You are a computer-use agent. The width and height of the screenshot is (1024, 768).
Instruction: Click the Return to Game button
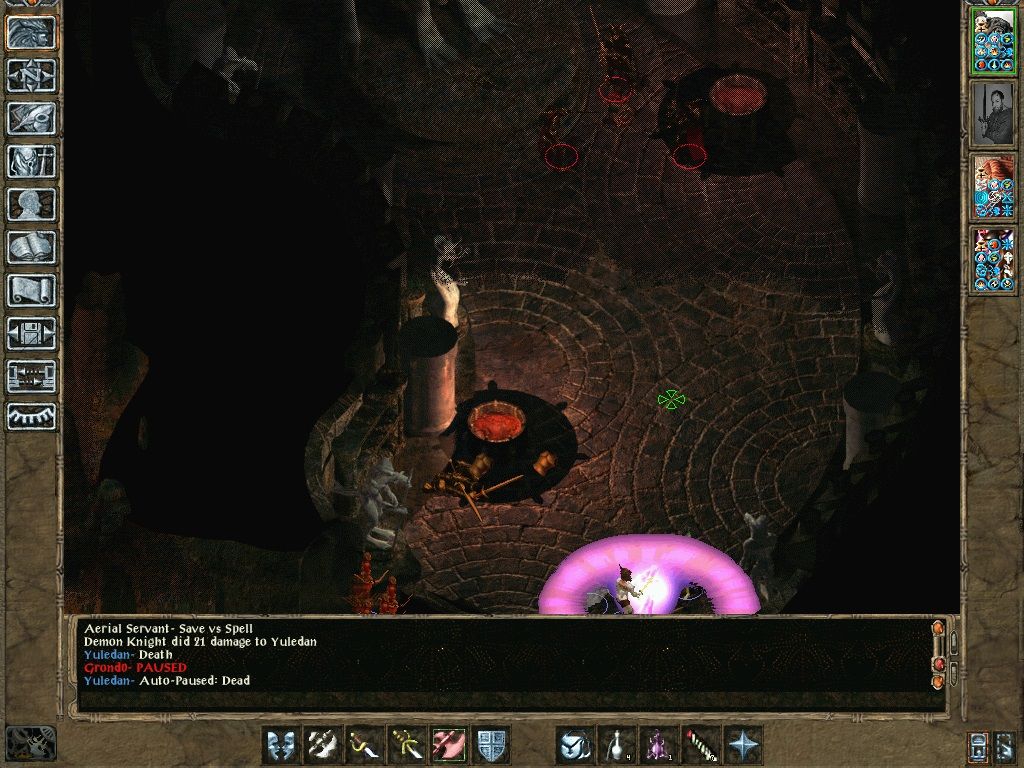[31, 33]
